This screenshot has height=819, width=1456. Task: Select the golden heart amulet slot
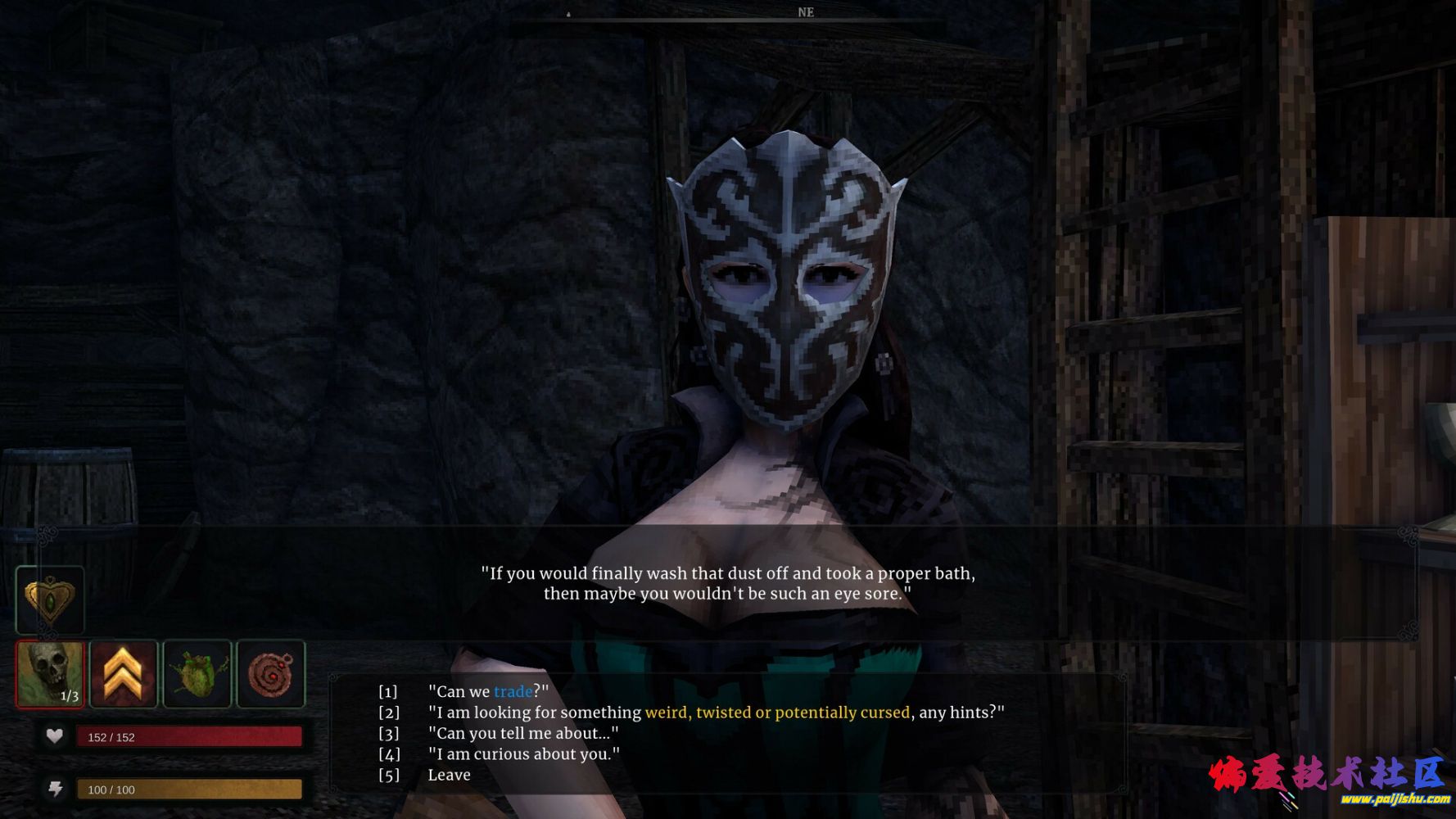coord(50,600)
